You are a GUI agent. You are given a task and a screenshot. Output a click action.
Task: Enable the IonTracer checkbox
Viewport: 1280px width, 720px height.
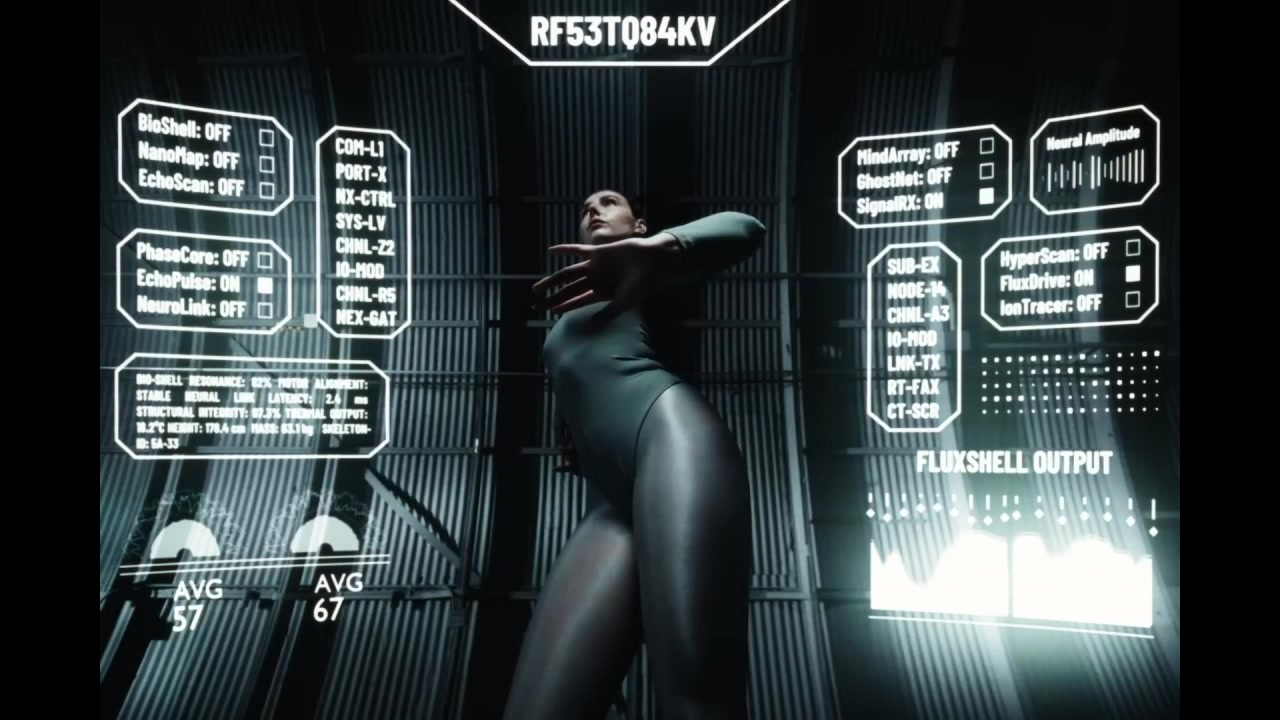pos(1133,299)
